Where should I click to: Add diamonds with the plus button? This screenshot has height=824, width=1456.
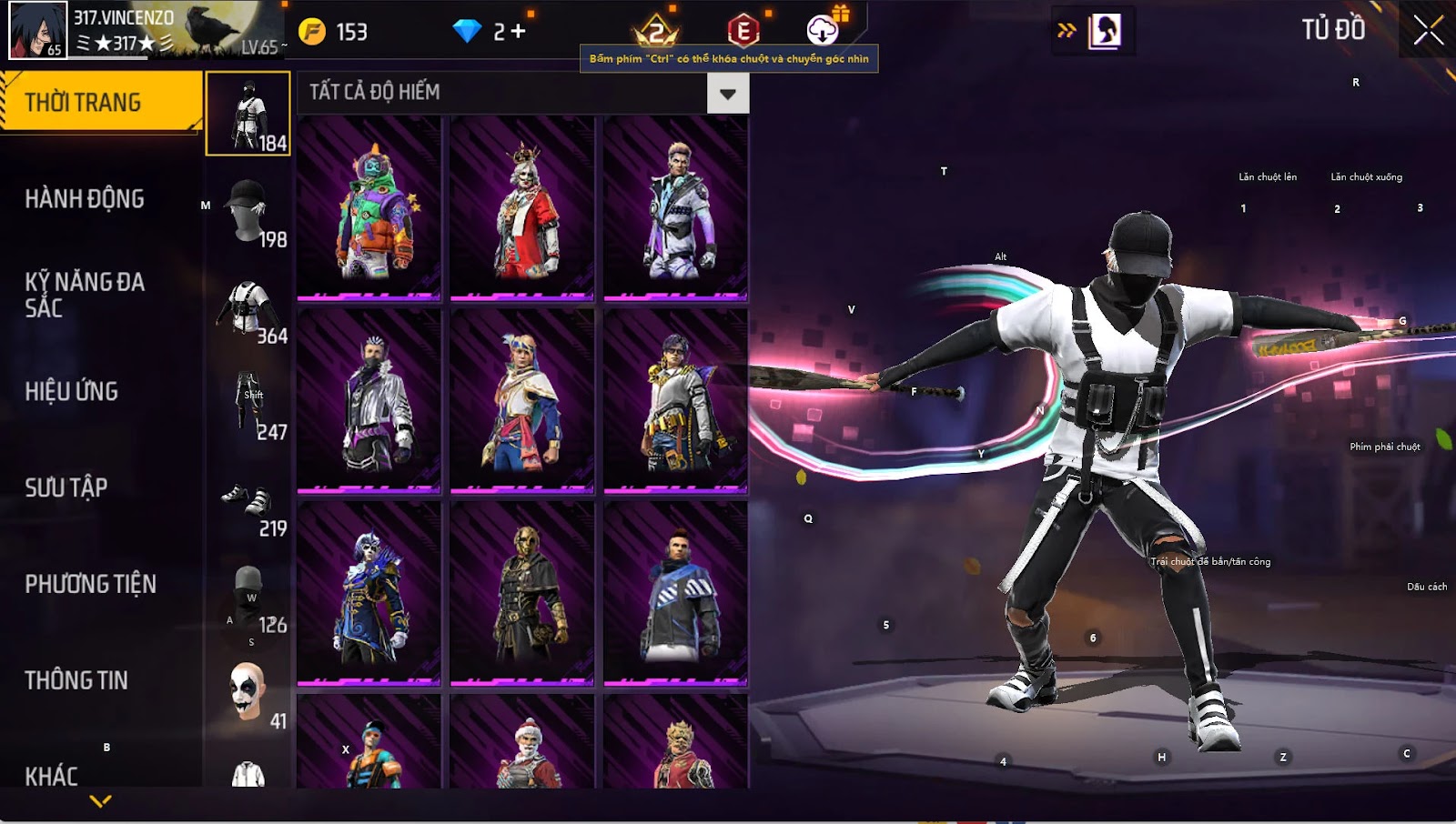coord(518,32)
